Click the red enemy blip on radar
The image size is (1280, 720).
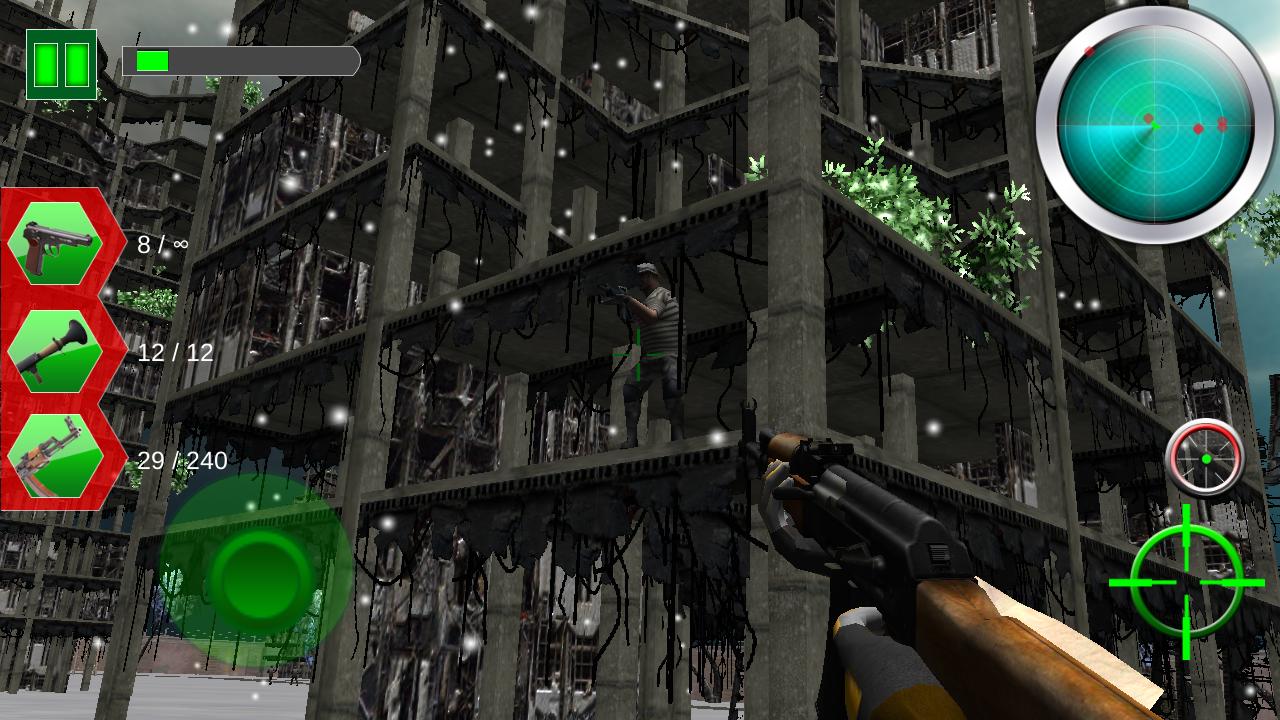click(1197, 130)
